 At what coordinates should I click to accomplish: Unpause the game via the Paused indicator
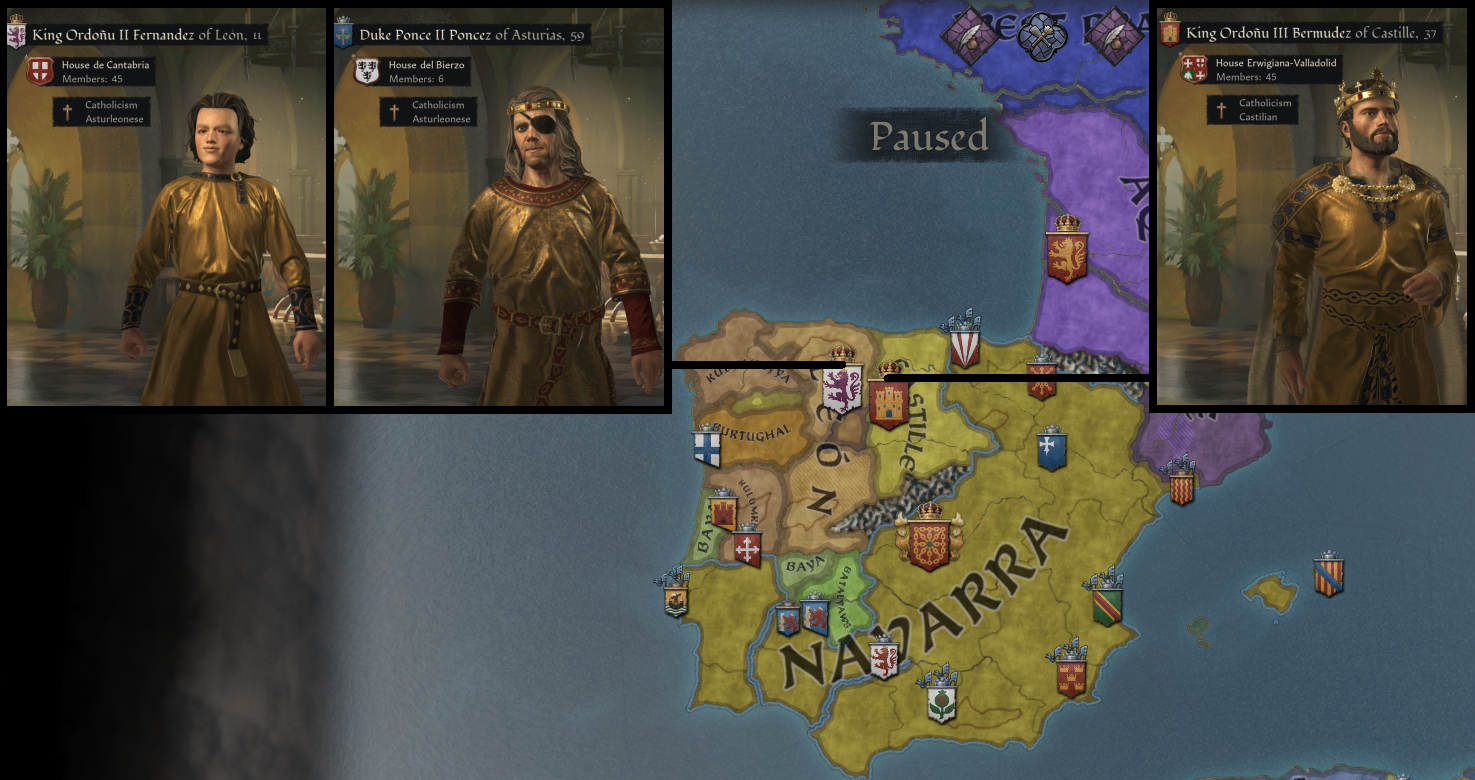click(x=930, y=138)
